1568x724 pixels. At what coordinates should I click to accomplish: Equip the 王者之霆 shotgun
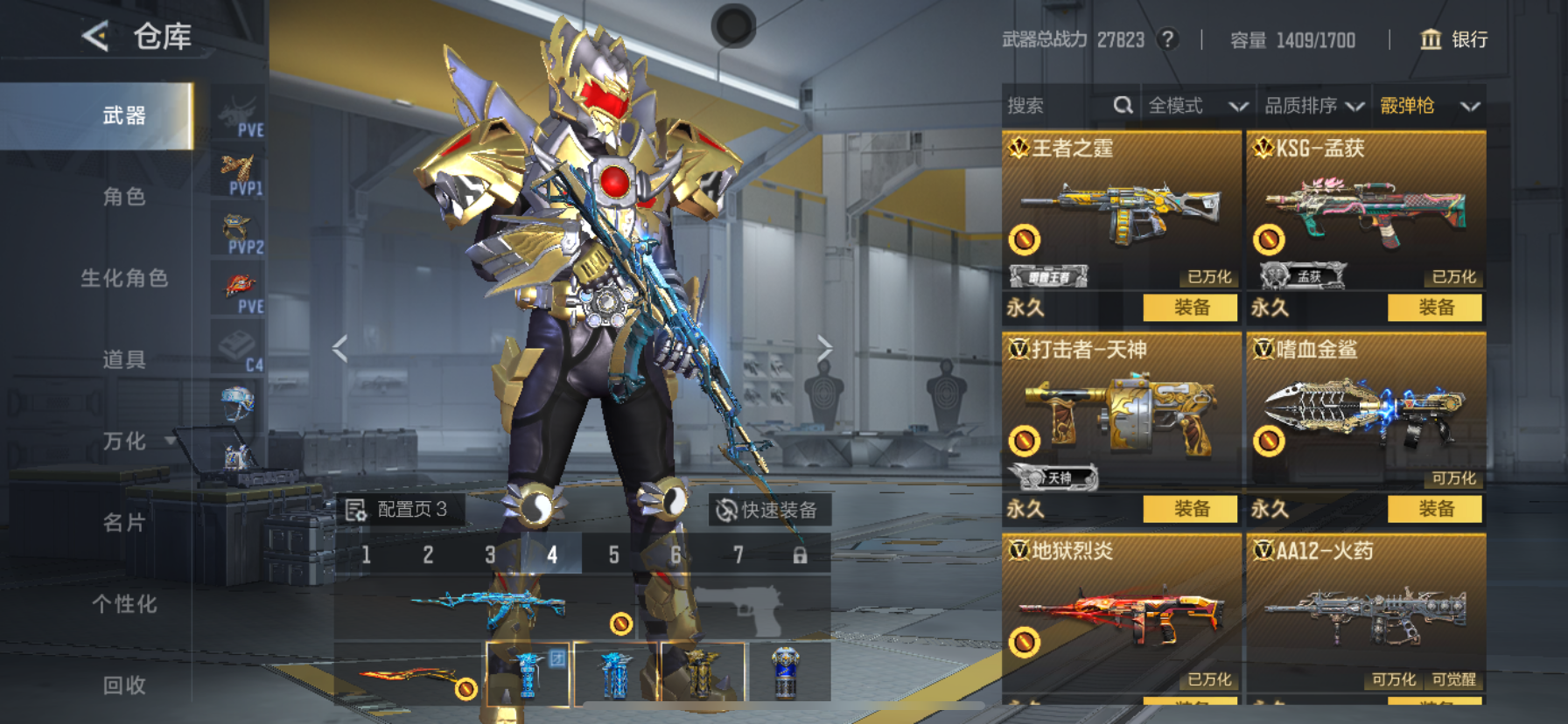(x=1191, y=307)
